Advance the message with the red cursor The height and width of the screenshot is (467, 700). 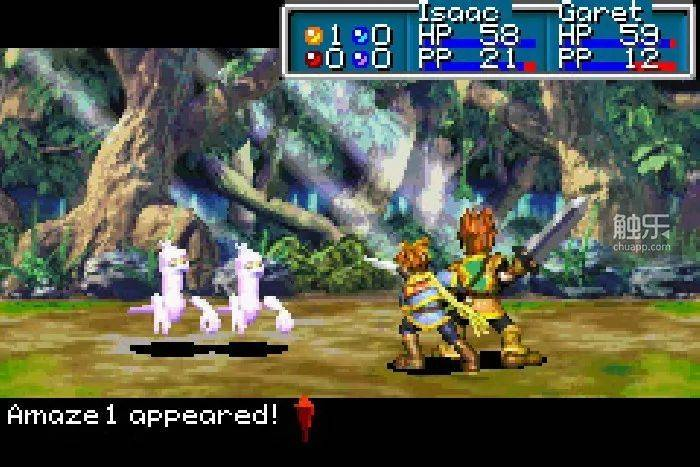pos(303,417)
